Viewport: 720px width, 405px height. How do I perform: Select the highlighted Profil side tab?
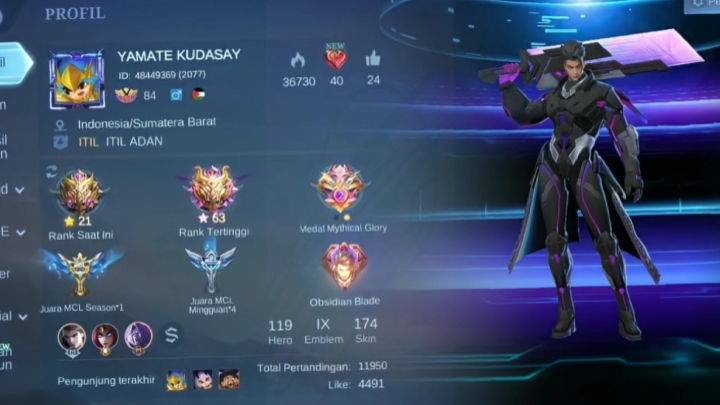click(x=14, y=62)
